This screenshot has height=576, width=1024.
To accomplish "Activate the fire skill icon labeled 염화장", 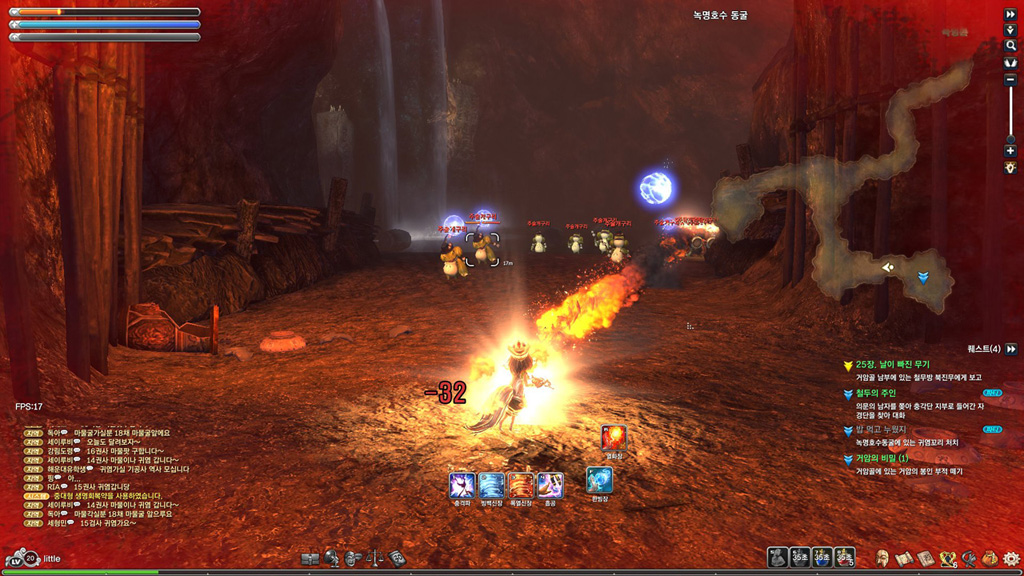I will click(x=613, y=437).
